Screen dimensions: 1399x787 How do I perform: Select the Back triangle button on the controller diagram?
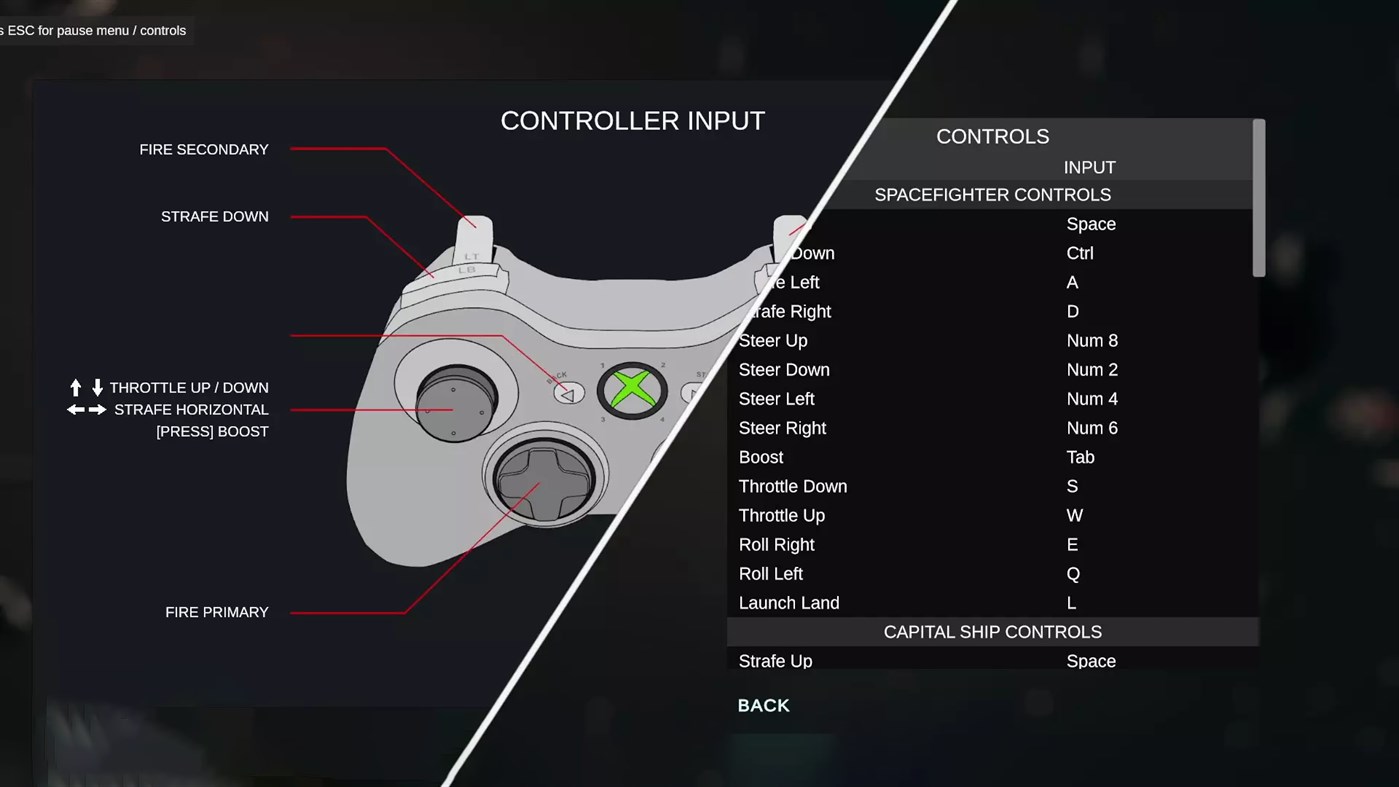pos(568,393)
